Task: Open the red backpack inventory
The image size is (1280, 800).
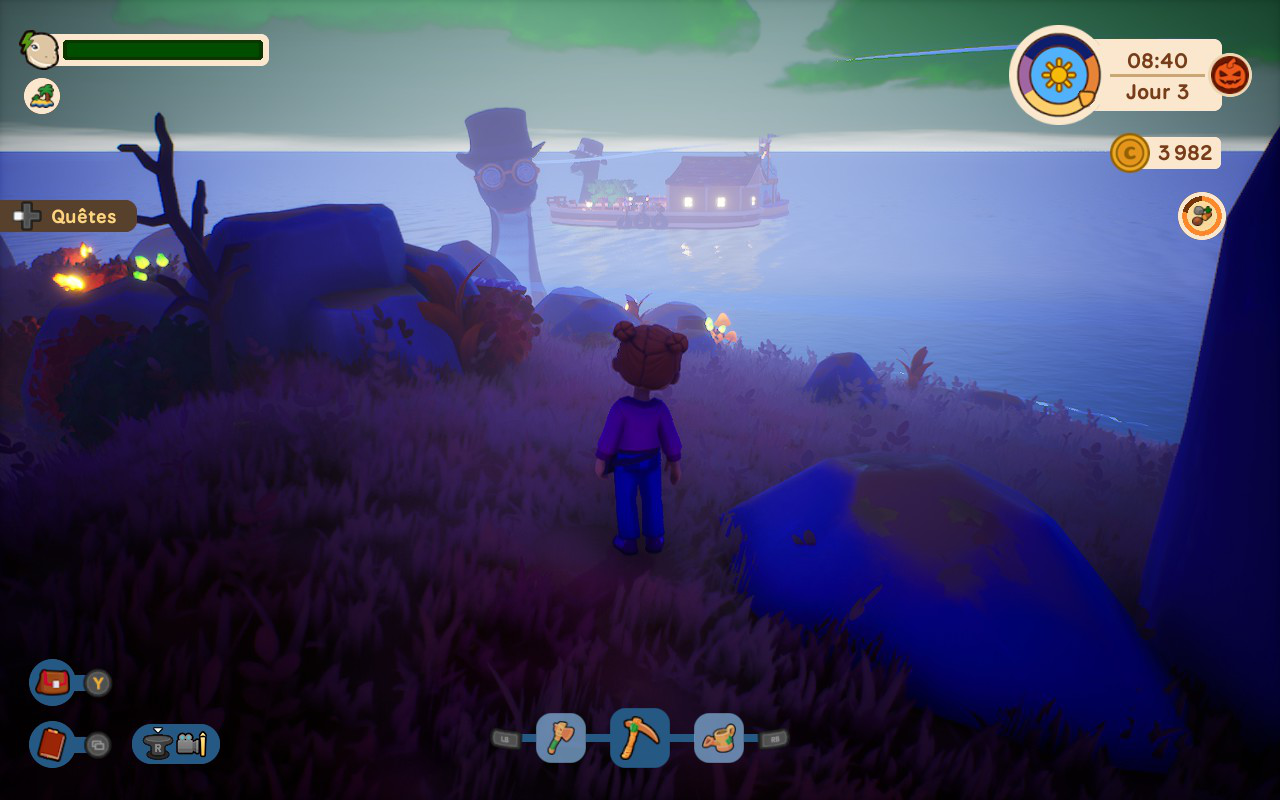Action: (x=52, y=683)
